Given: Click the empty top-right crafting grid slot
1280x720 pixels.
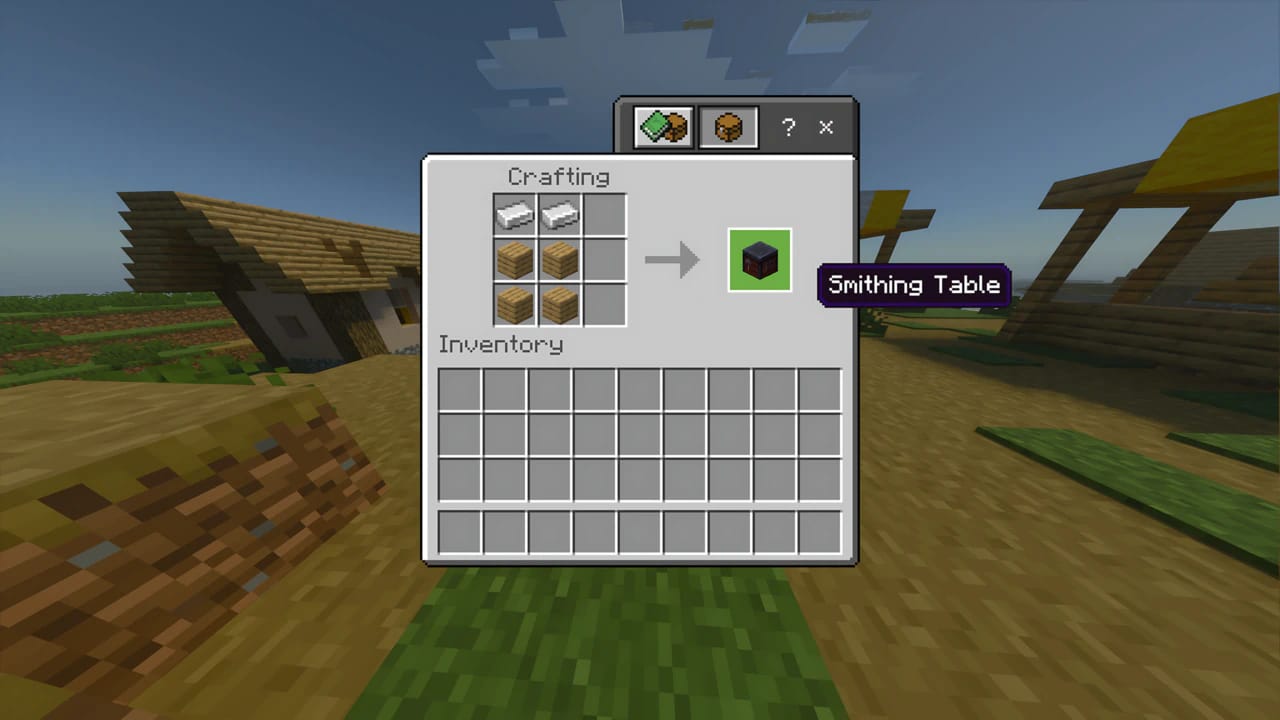Looking at the screenshot, I should tap(604, 213).
